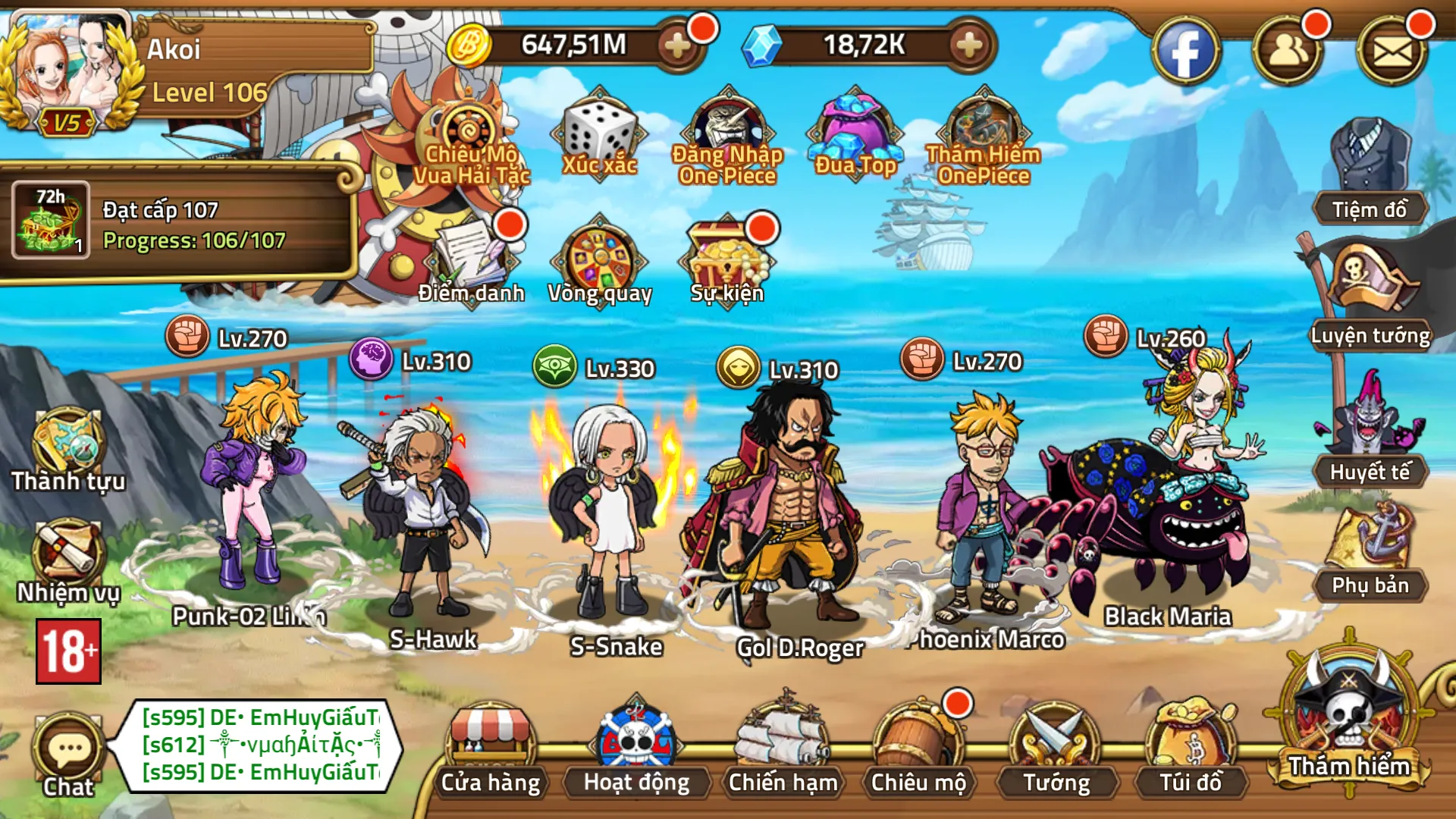This screenshot has height=819, width=1456.
Task: Open the friends list icon
Action: pos(1287,52)
